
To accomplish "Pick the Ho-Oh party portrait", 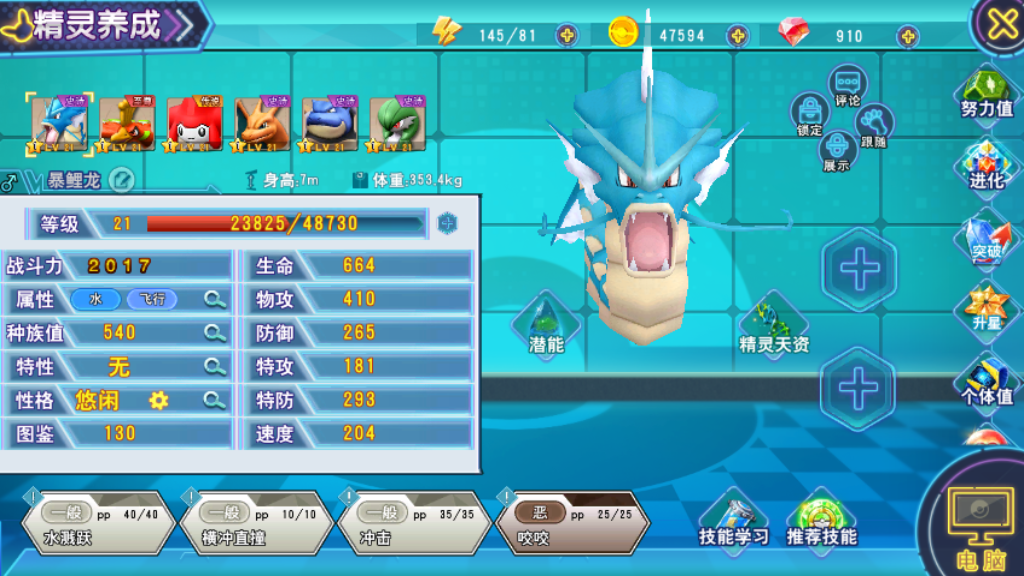I will 127,124.
